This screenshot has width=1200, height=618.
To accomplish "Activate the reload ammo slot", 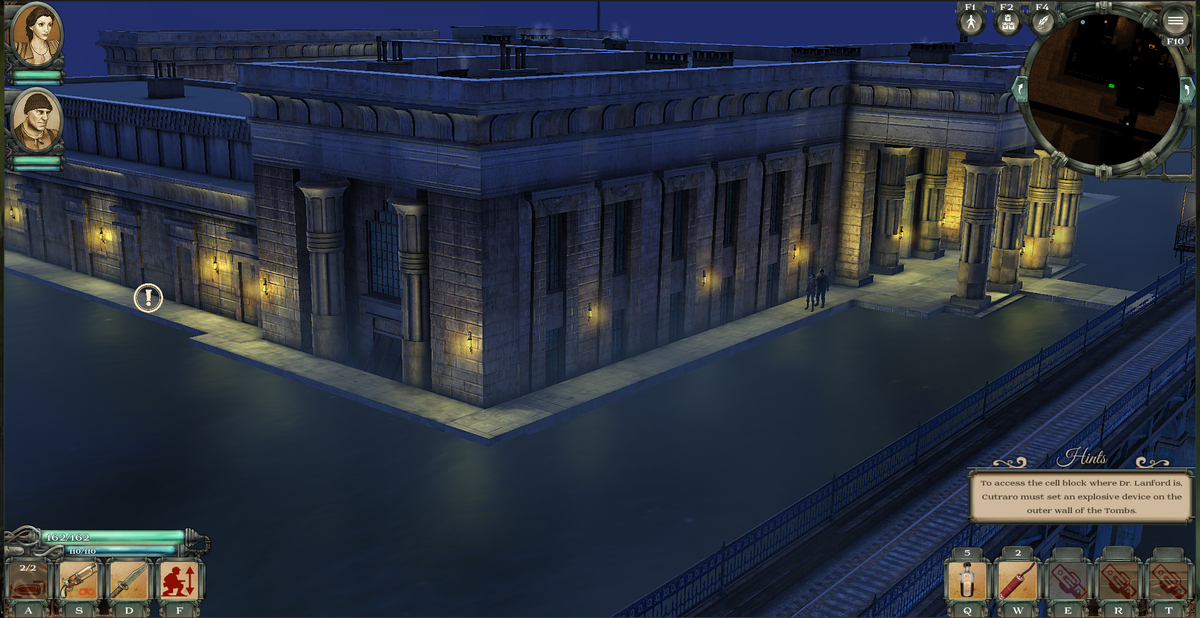I will [27, 580].
